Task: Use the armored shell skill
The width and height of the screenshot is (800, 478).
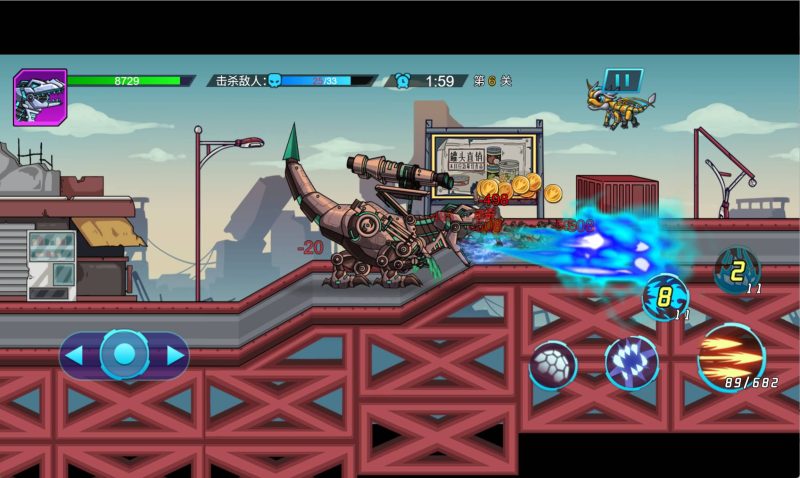Action: pyautogui.click(x=553, y=365)
